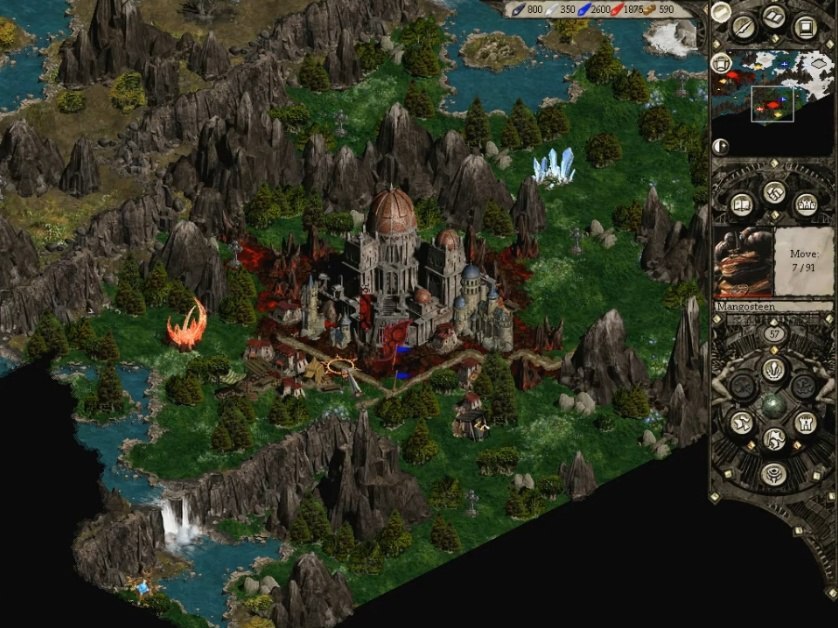Screen dimensions: 838x628
Task: Click the bottom eye-shaped round button
Action: point(772,472)
